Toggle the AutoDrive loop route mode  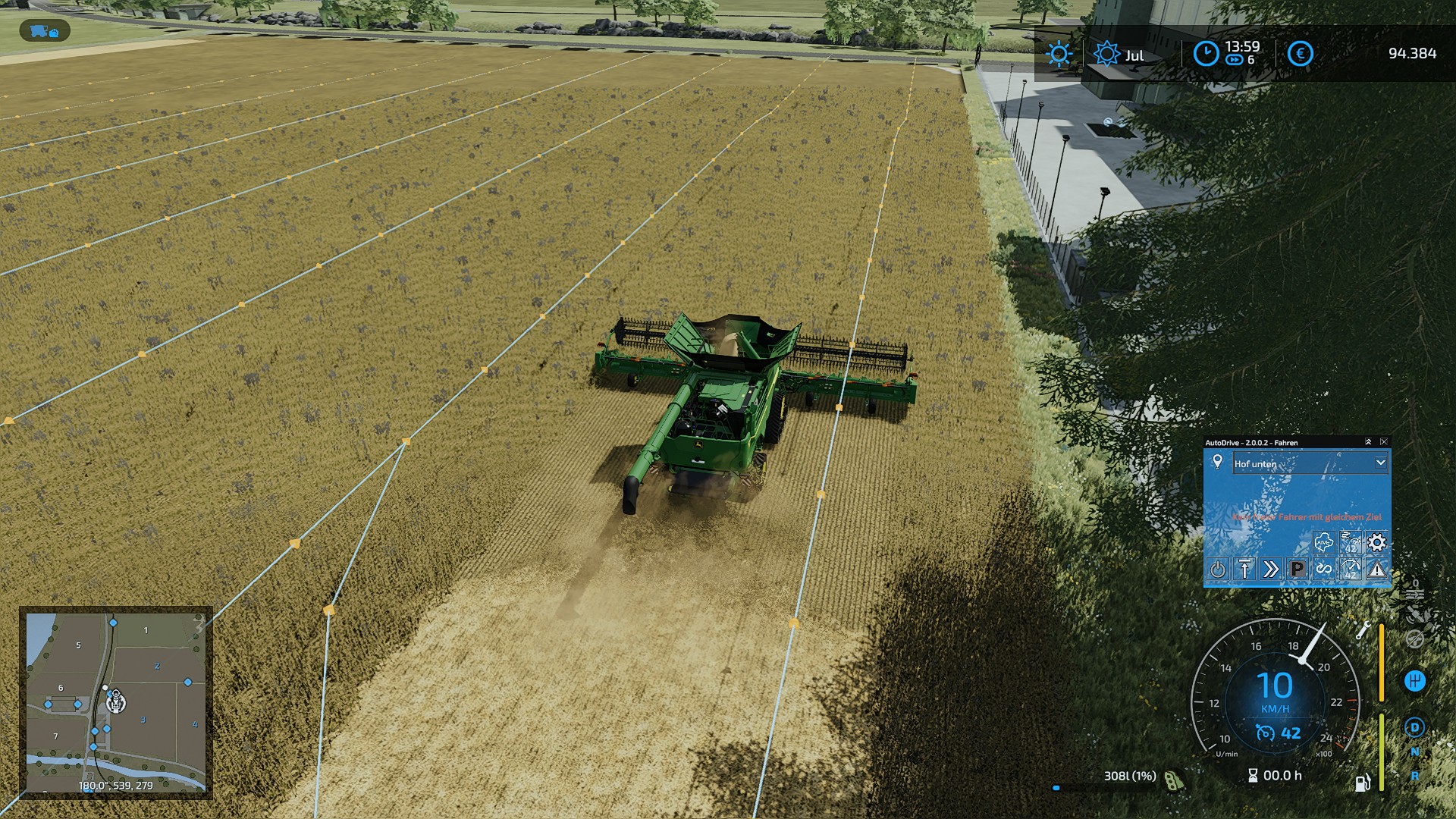pos(1325,569)
